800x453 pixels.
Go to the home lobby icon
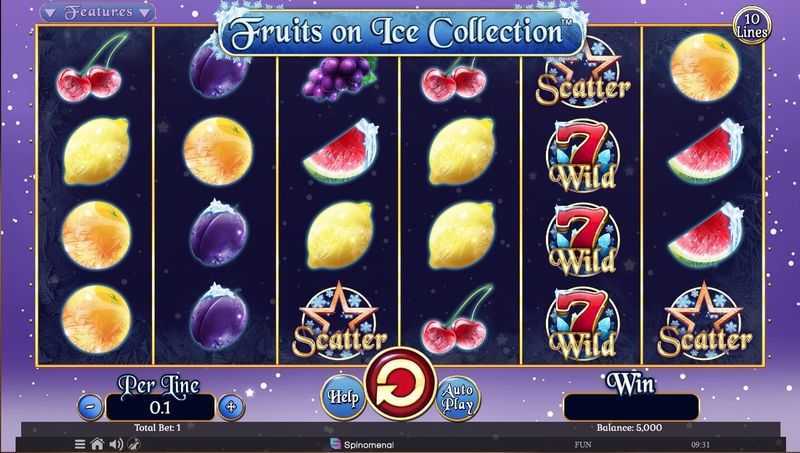tap(97, 443)
